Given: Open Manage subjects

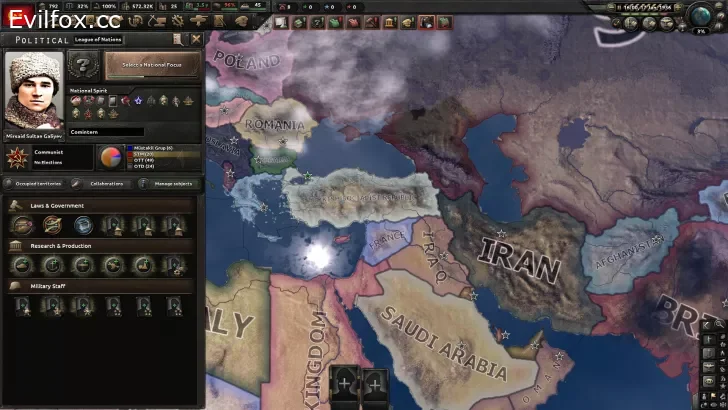Looking at the screenshot, I should [x=170, y=184].
